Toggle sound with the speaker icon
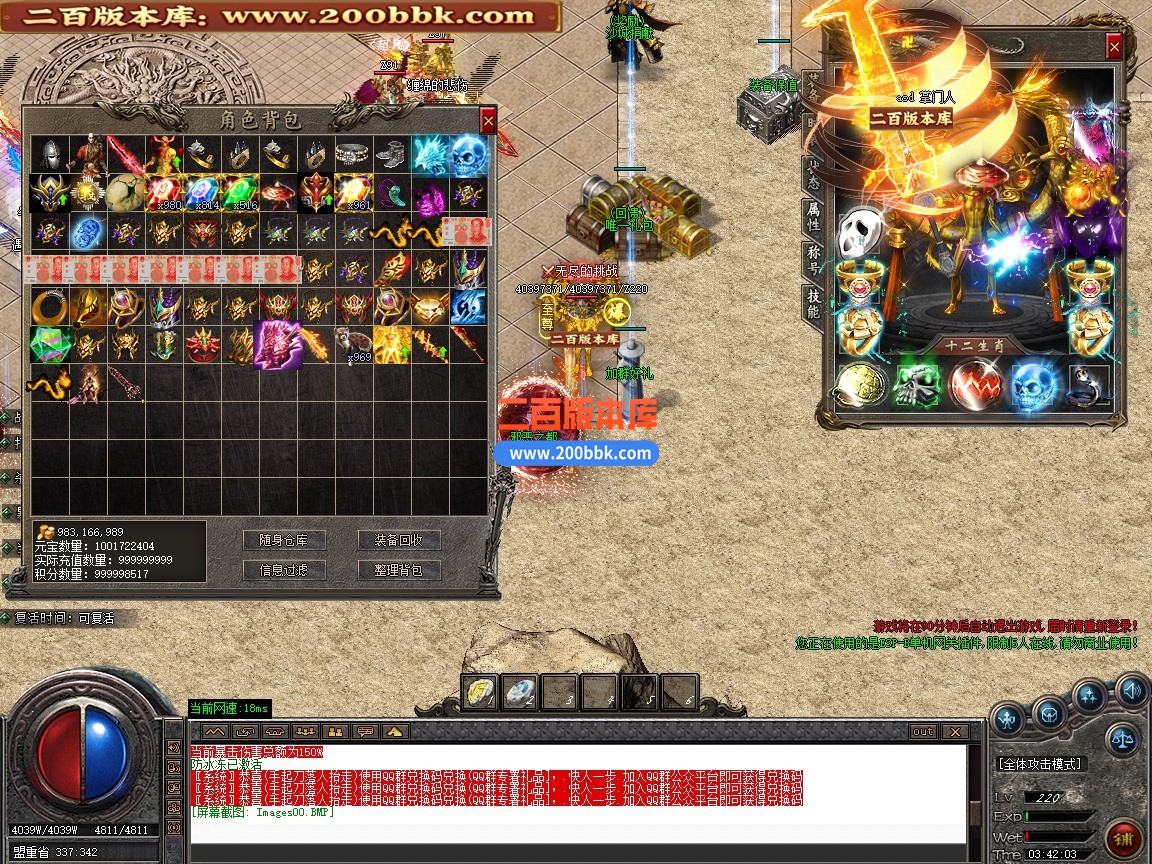The height and width of the screenshot is (864, 1152). [1132, 689]
